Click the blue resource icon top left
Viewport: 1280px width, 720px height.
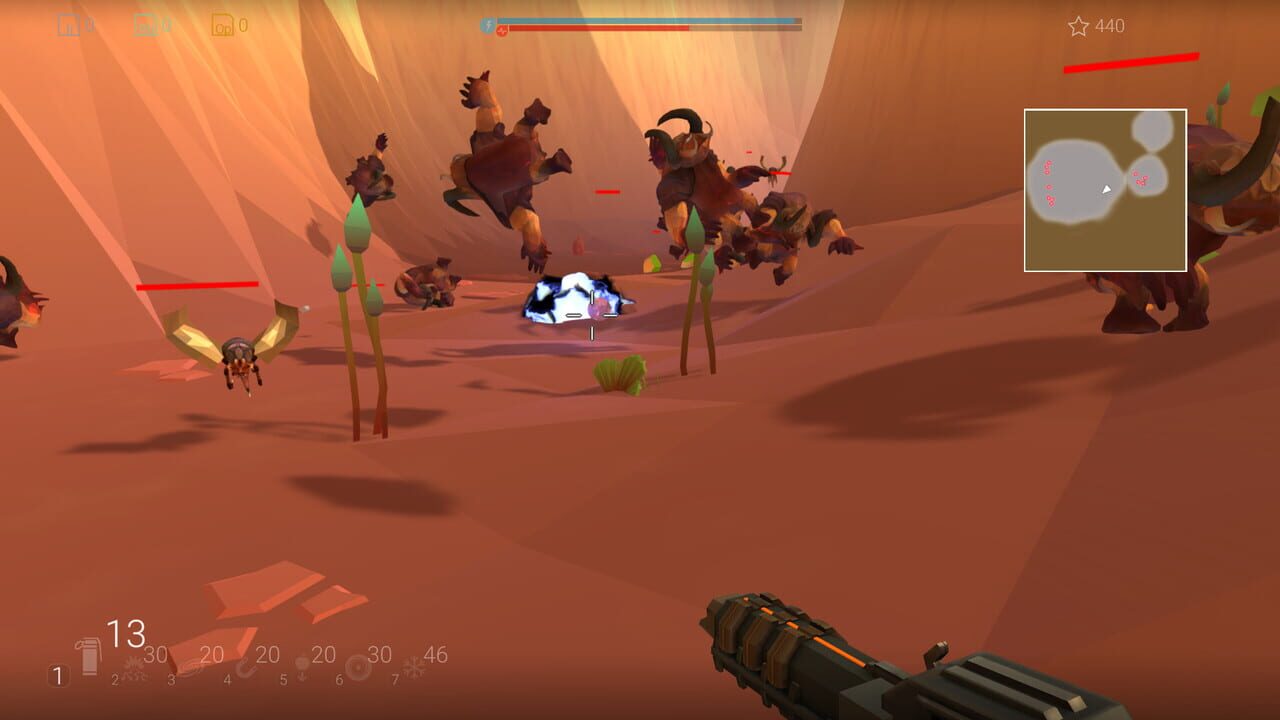point(68,25)
